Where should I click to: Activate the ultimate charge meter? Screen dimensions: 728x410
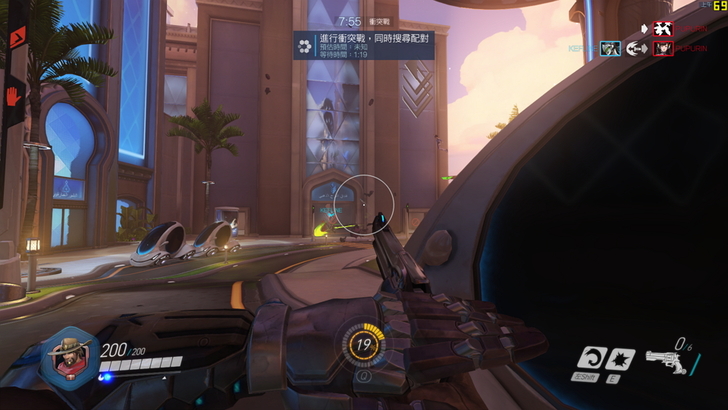coord(362,346)
